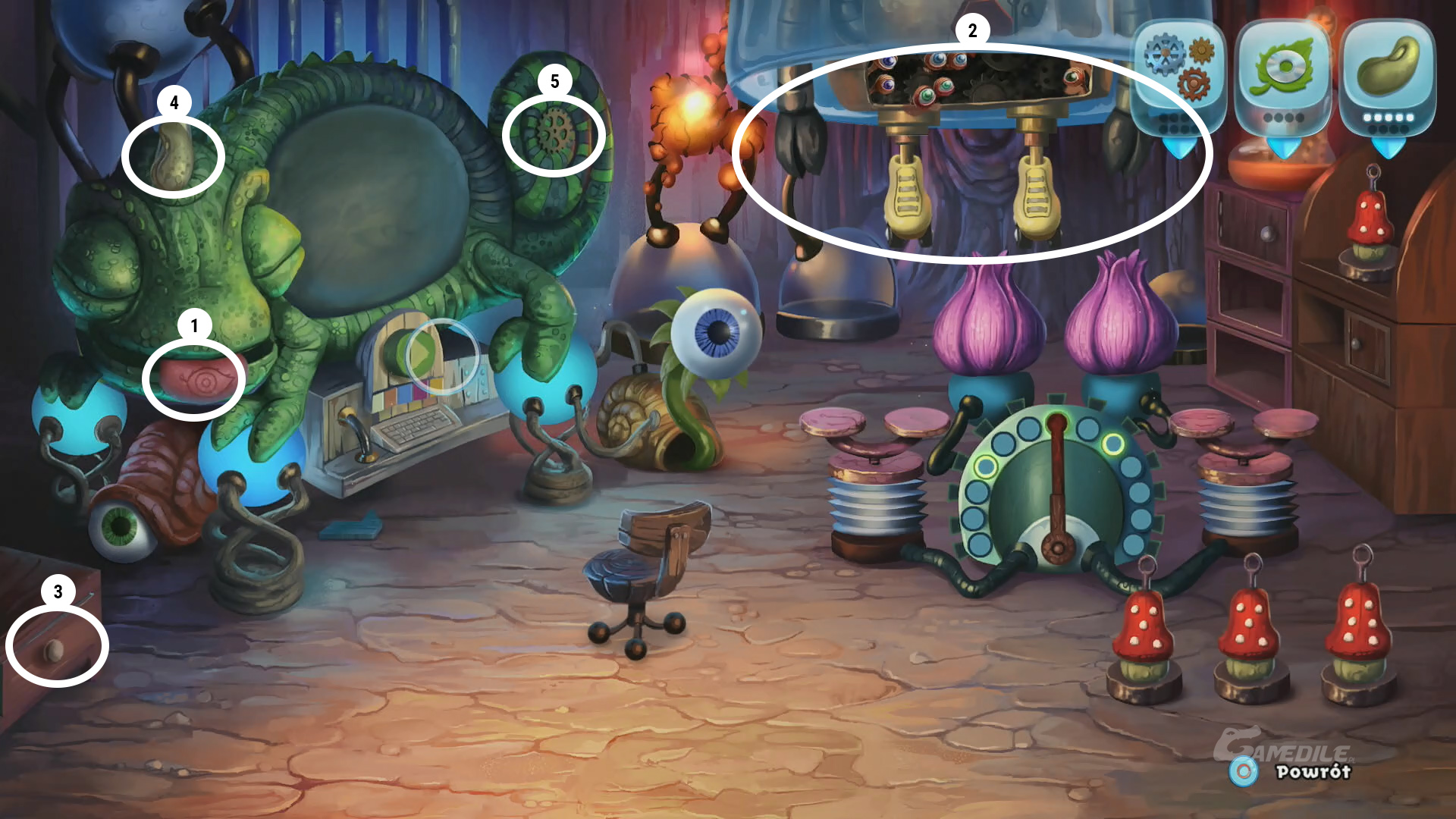Select the green leaf disc inventory item
The height and width of the screenshot is (819, 1456).
click(x=1282, y=70)
